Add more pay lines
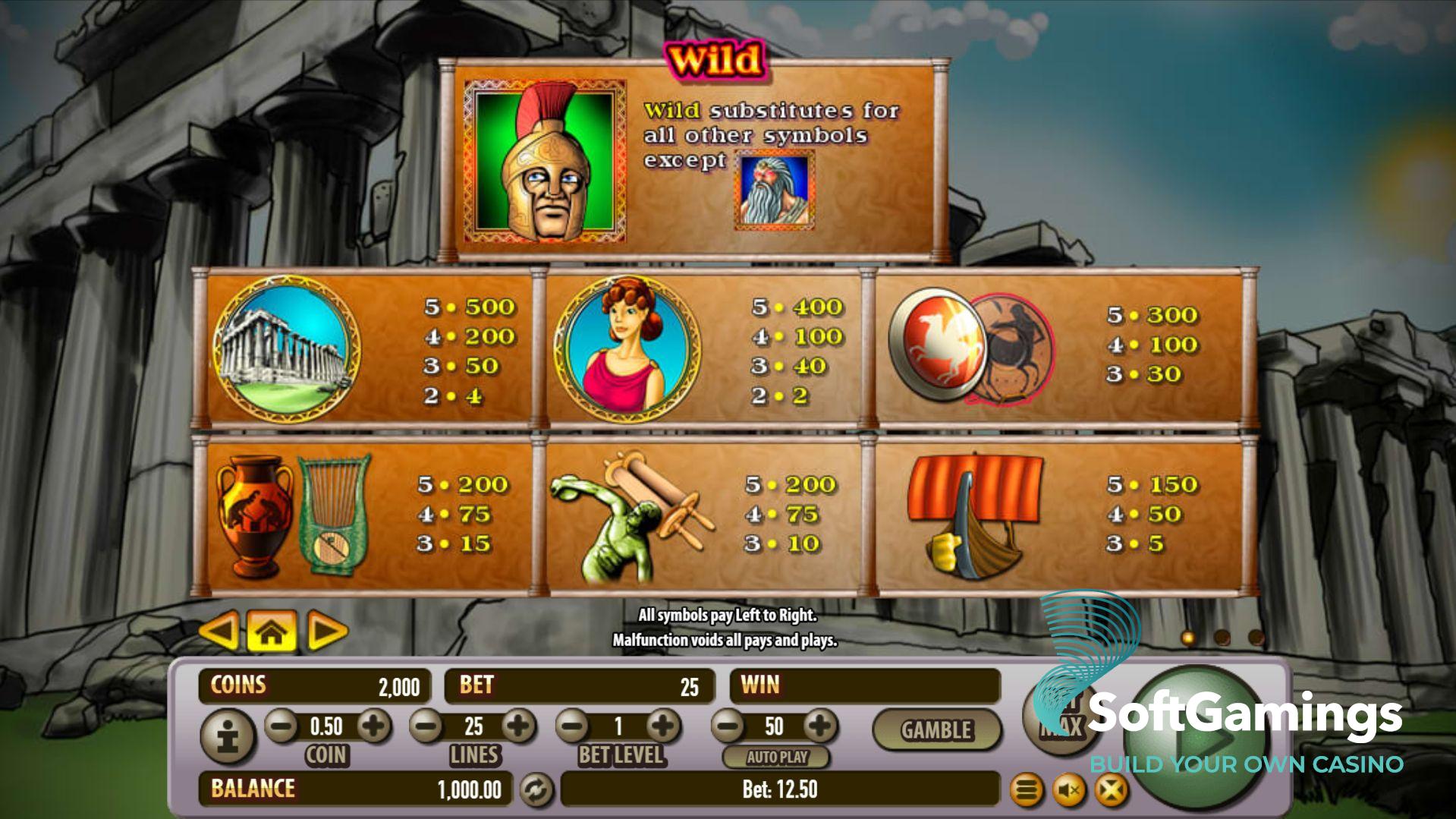 (x=519, y=726)
